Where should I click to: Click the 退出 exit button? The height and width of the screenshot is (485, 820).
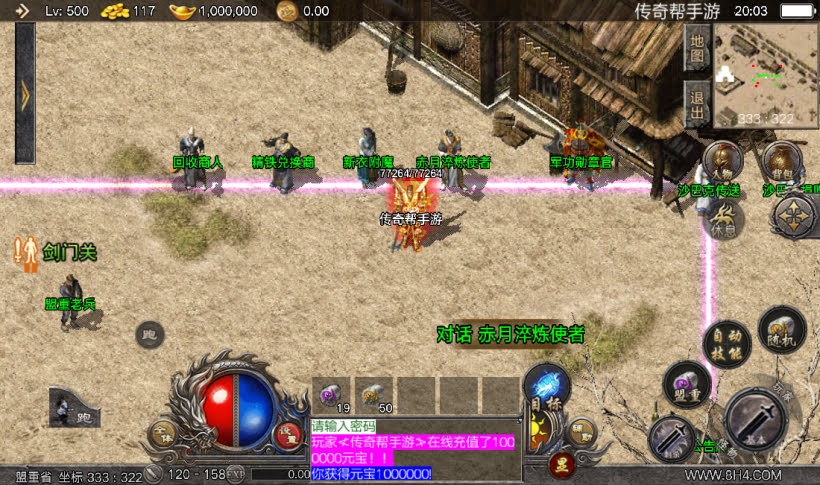pyautogui.click(x=697, y=101)
